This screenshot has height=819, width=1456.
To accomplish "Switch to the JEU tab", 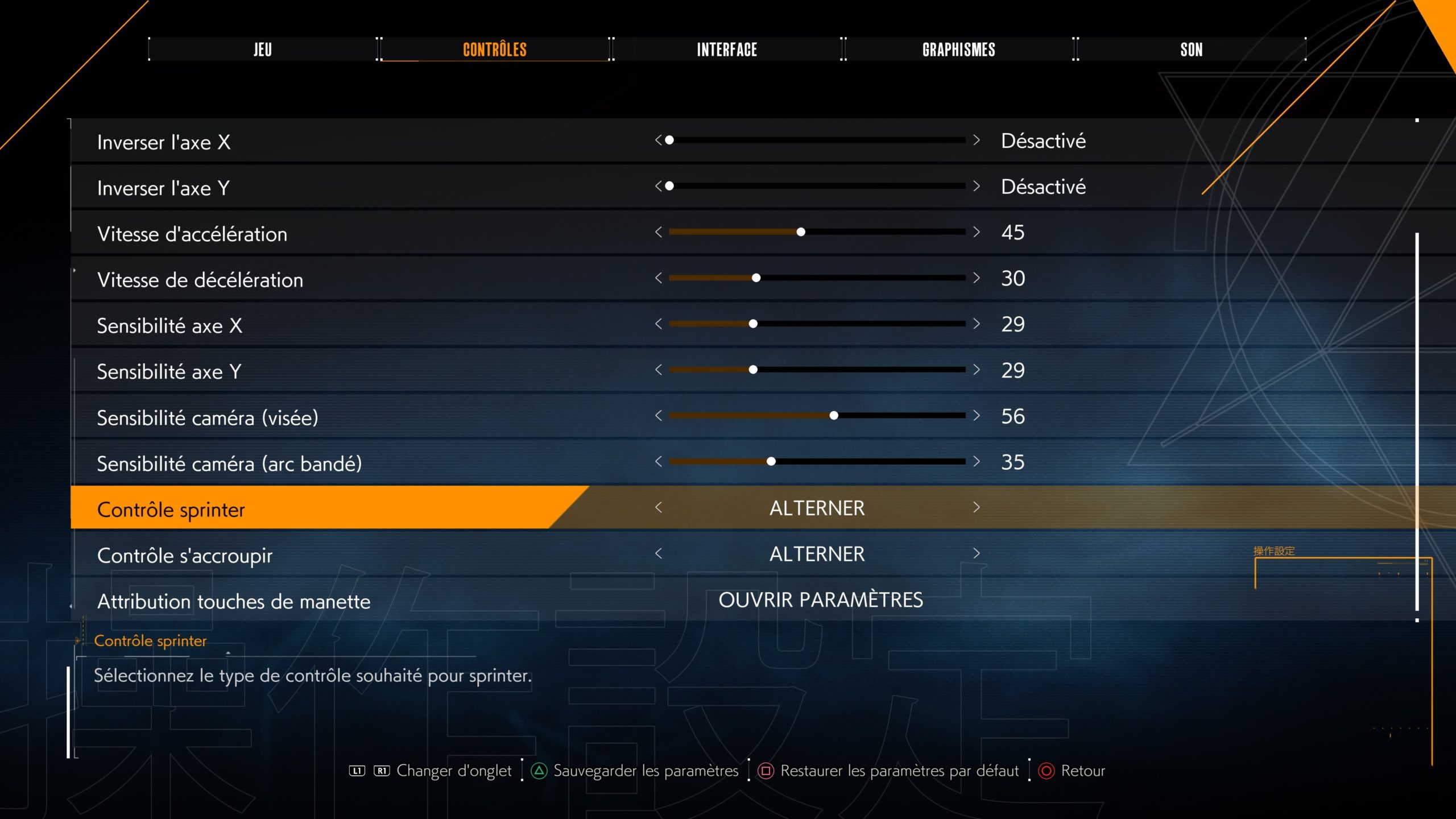I will pos(262,49).
